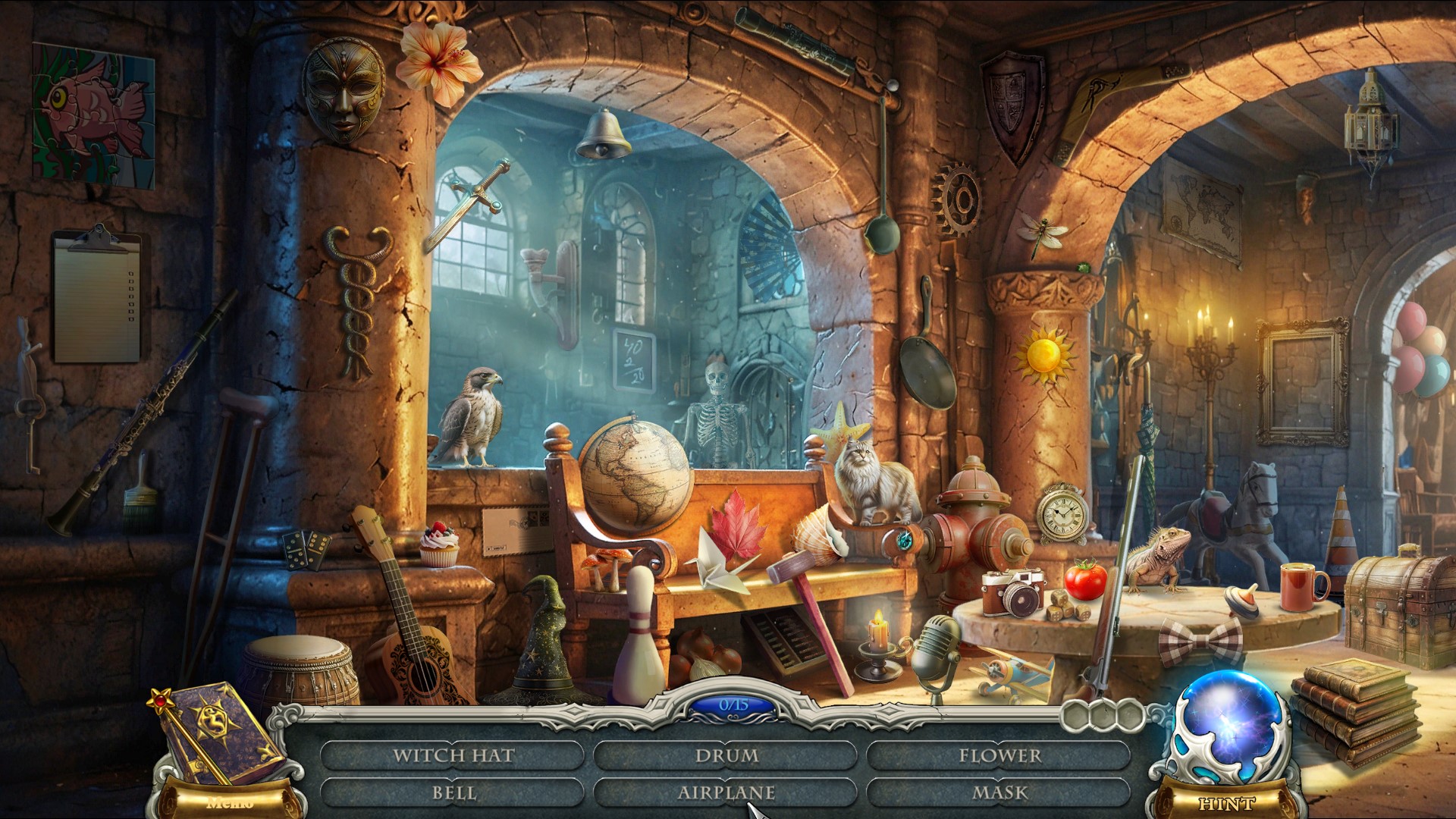Select the Mask list entry
Image resolution: width=1456 pixels, height=819 pixels.
tap(999, 792)
